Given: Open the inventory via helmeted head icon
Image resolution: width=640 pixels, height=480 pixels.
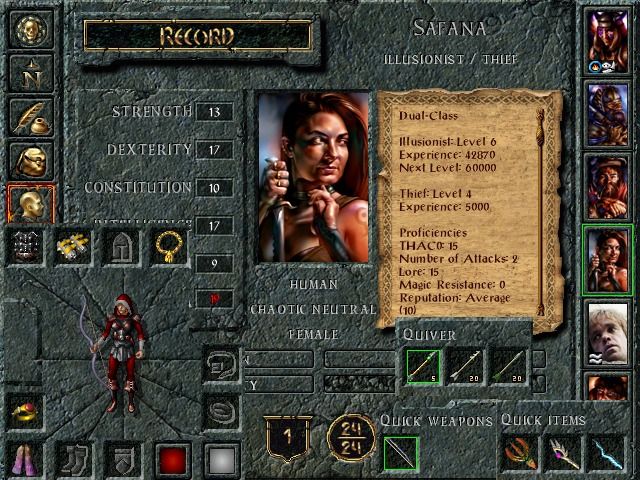Looking at the screenshot, I should (x=29, y=160).
